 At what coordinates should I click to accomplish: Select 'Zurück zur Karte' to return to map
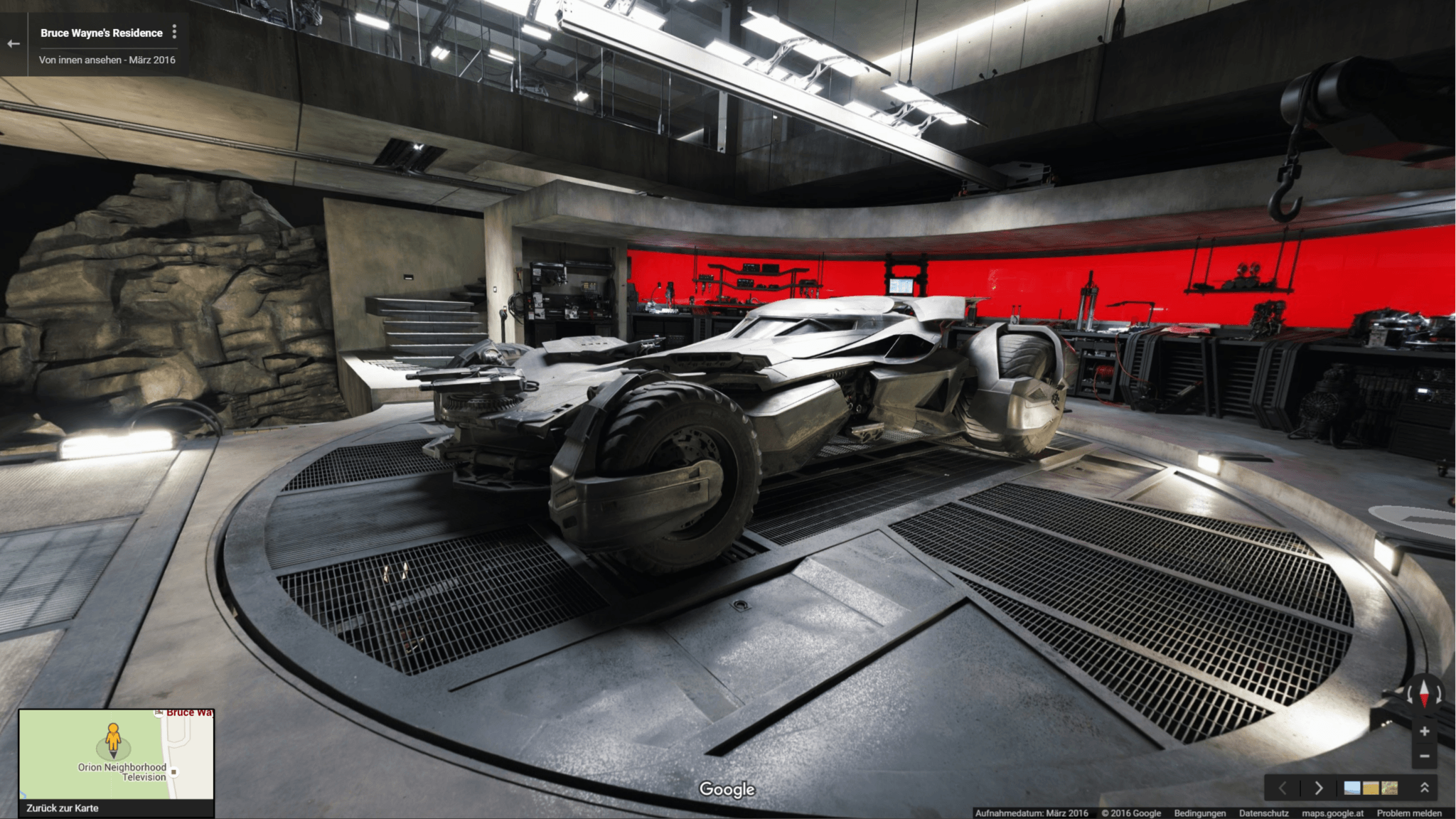(63, 808)
